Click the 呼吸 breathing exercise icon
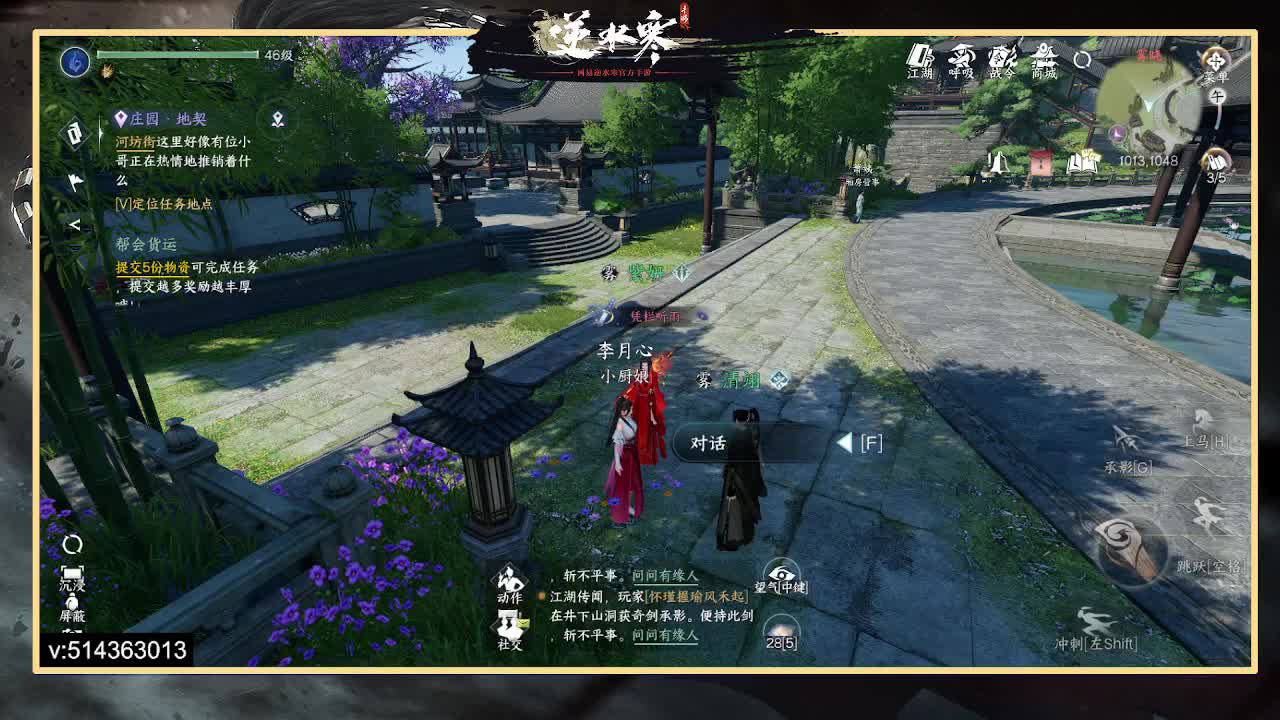 [962, 62]
